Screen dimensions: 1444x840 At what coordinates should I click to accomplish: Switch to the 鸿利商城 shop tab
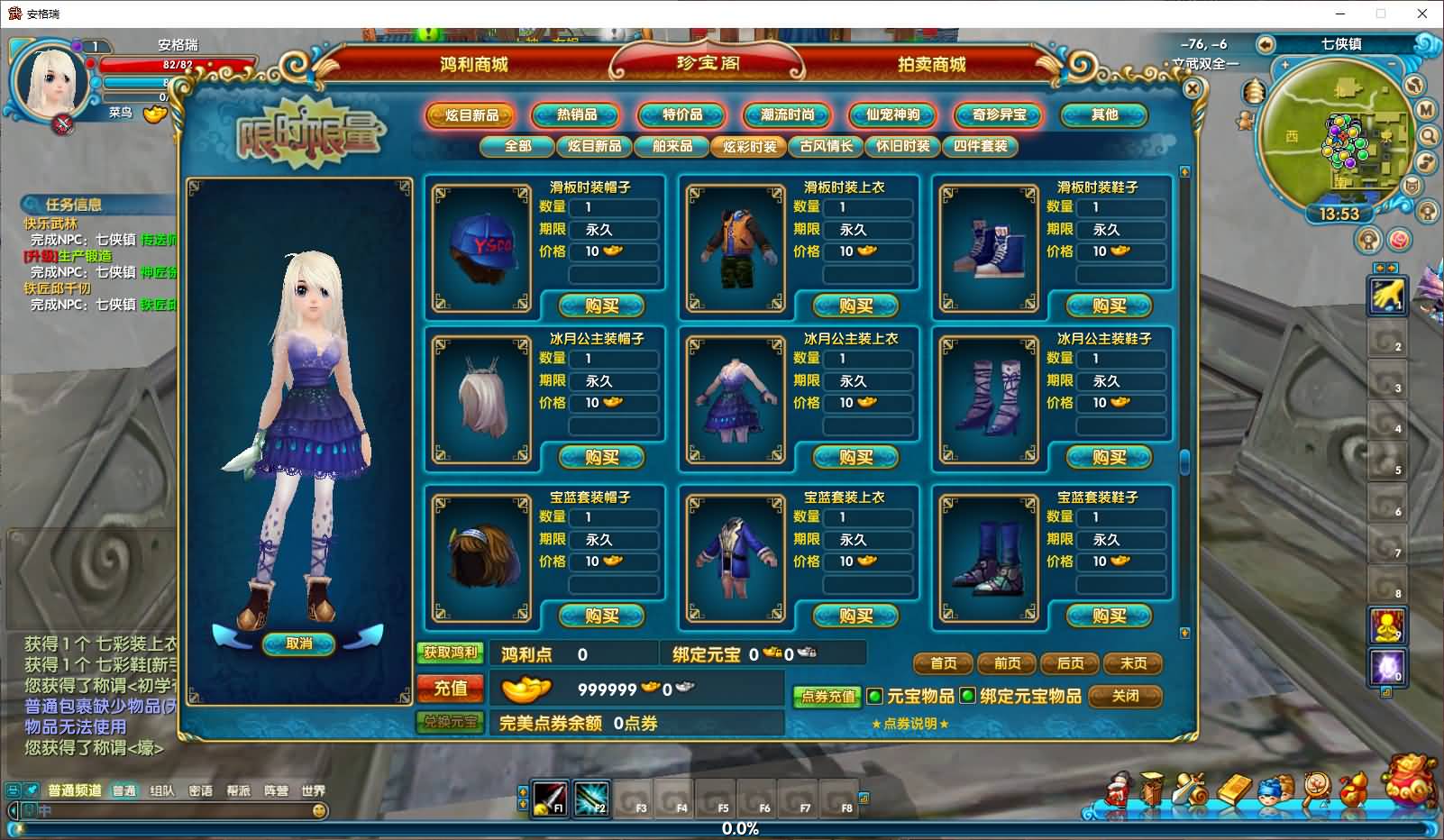pyautogui.click(x=474, y=65)
